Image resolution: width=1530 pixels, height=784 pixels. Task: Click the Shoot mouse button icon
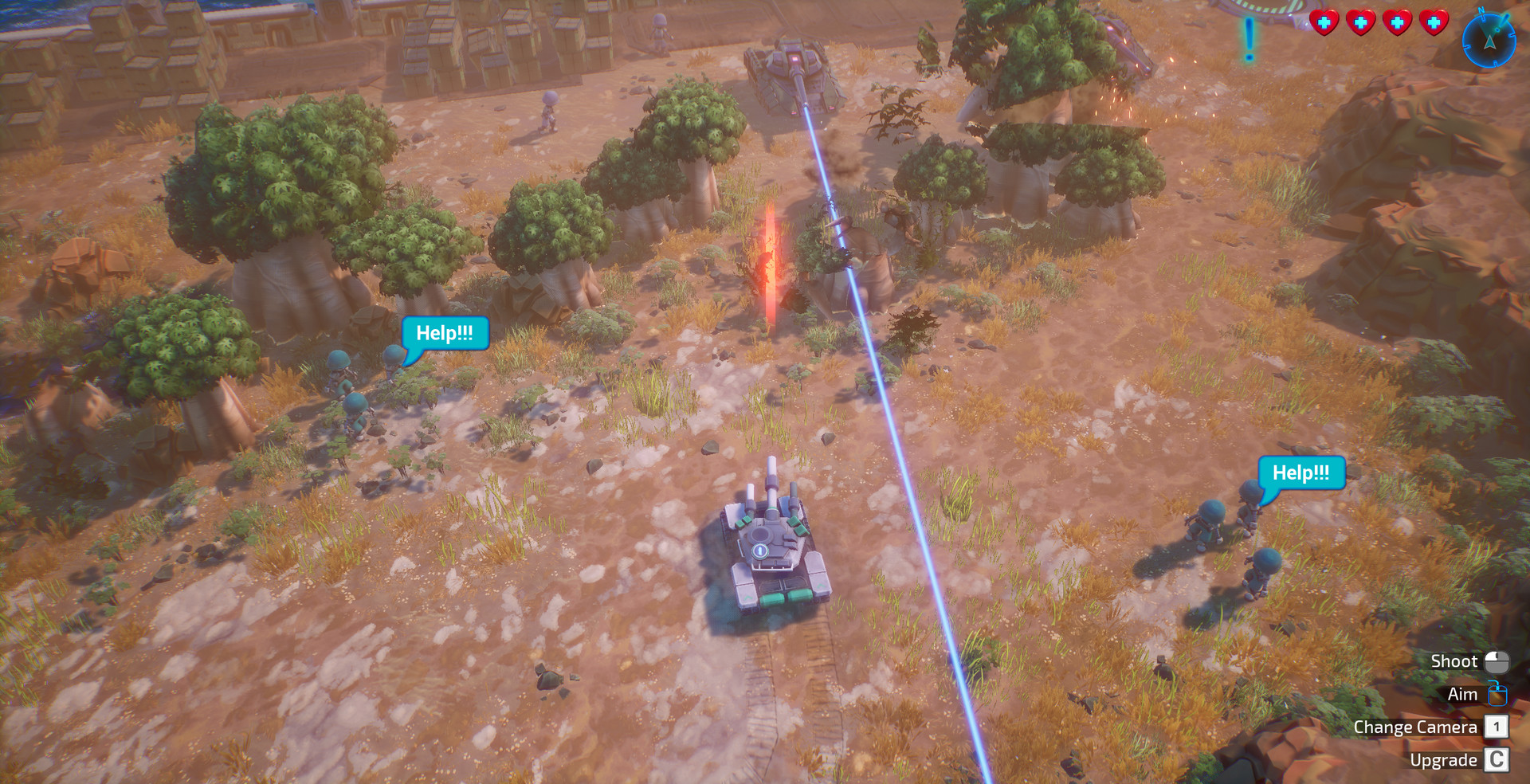tap(1497, 661)
